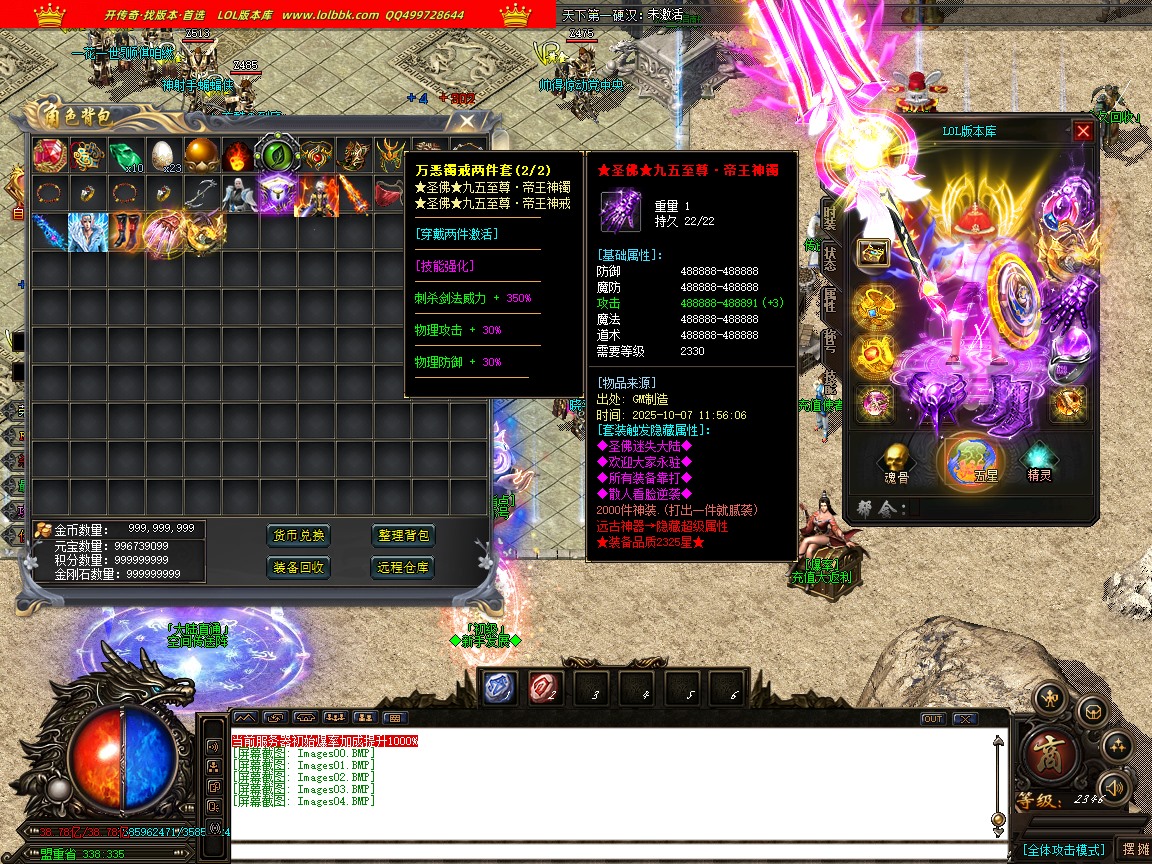This screenshot has height=864, width=1152.
Task: Open the 远程仓库 remote warehouse
Action: click(404, 567)
